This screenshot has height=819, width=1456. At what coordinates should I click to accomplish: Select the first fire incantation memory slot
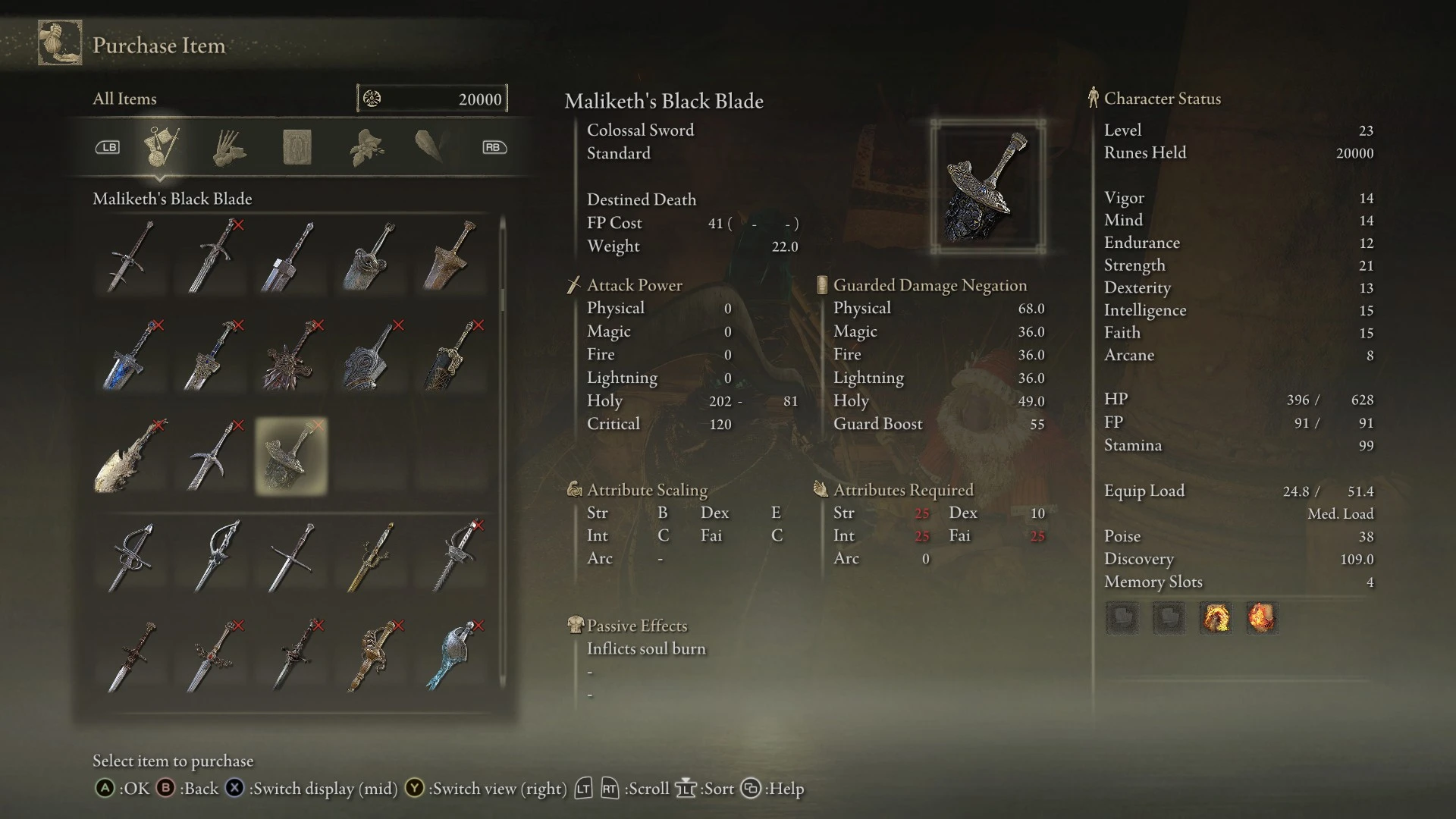pyautogui.click(x=1216, y=618)
